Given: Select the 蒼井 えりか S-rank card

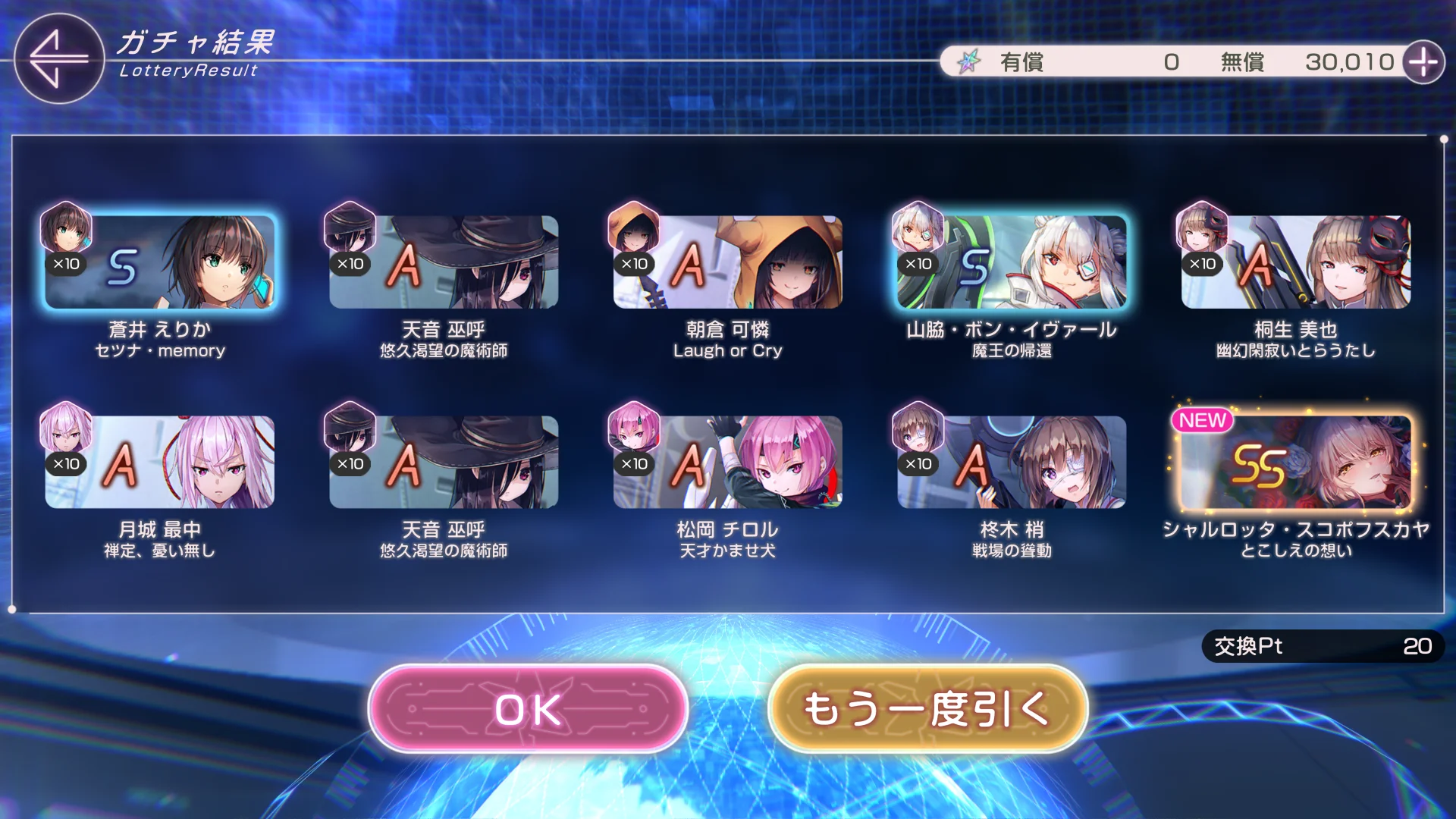Looking at the screenshot, I should (159, 262).
